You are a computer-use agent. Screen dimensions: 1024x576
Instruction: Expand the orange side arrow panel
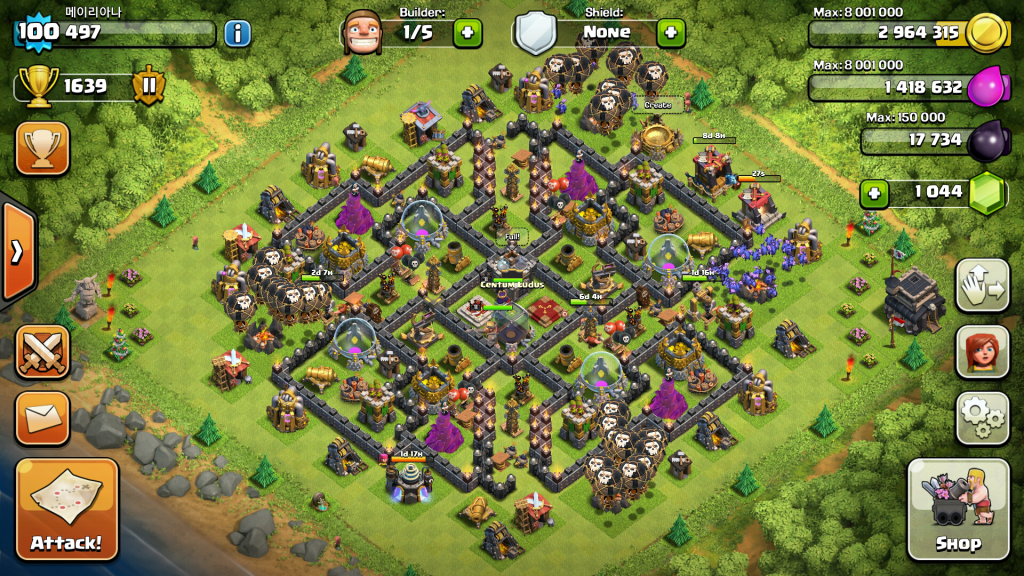coord(17,251)
